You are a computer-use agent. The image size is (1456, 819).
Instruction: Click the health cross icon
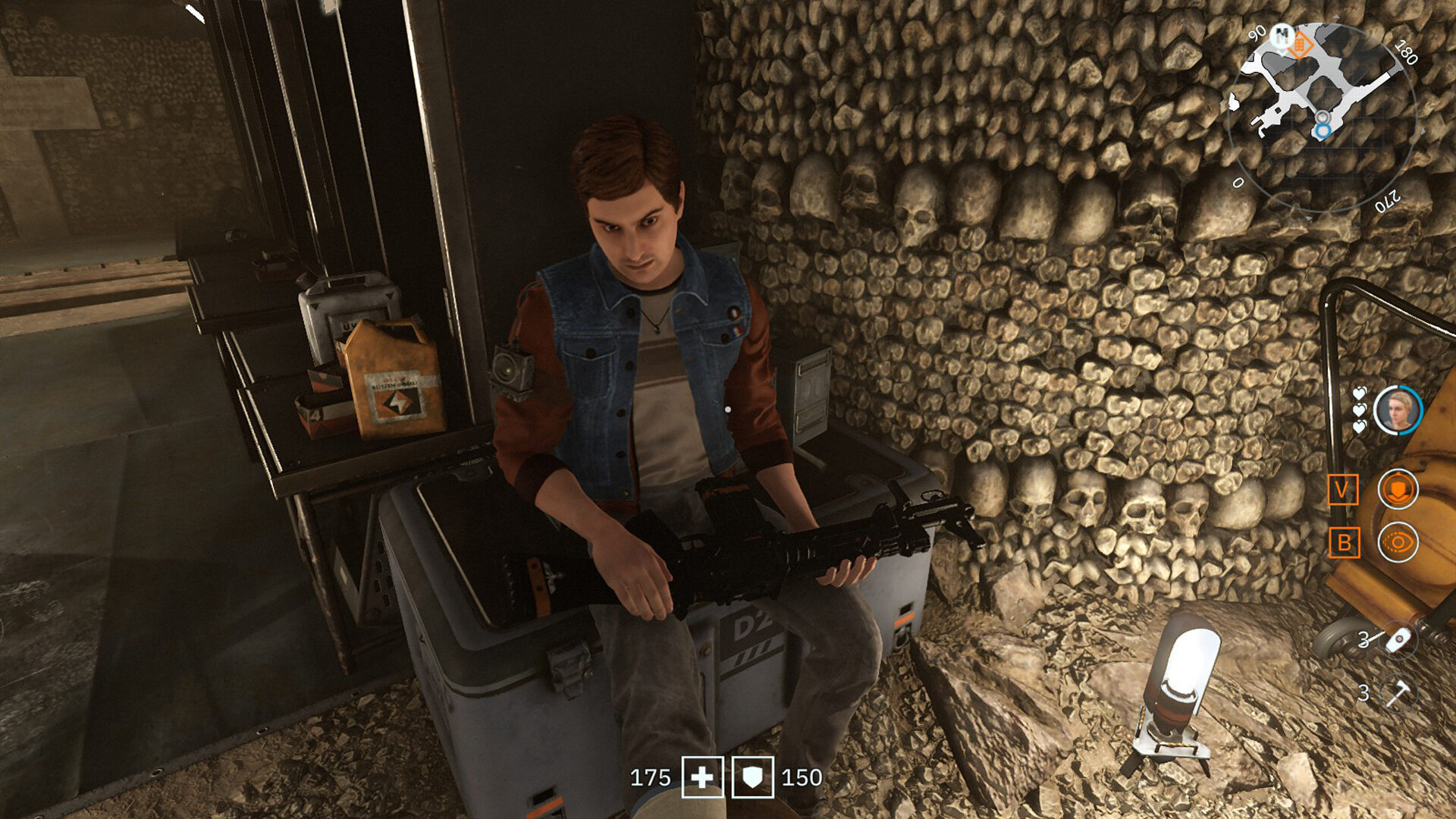702,777
